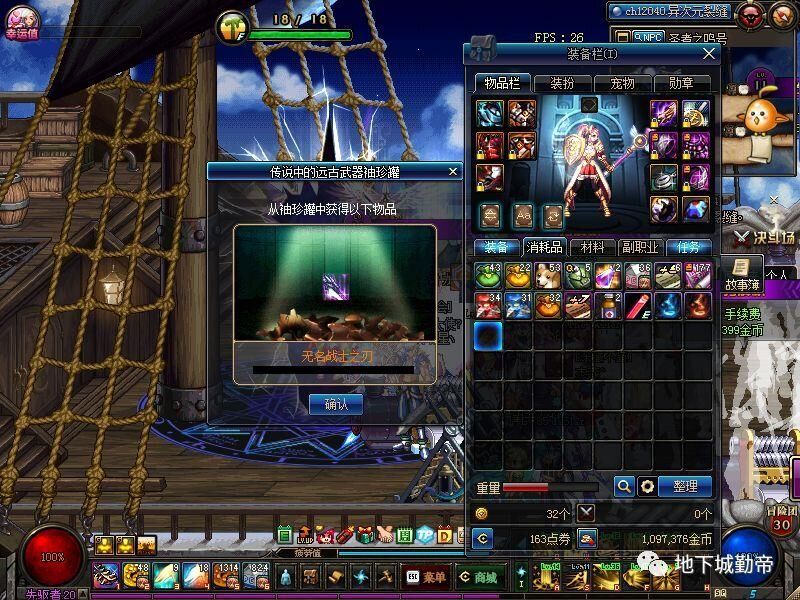Sort the inventory with 整理

pyautogui.click(x=685, y=486)
